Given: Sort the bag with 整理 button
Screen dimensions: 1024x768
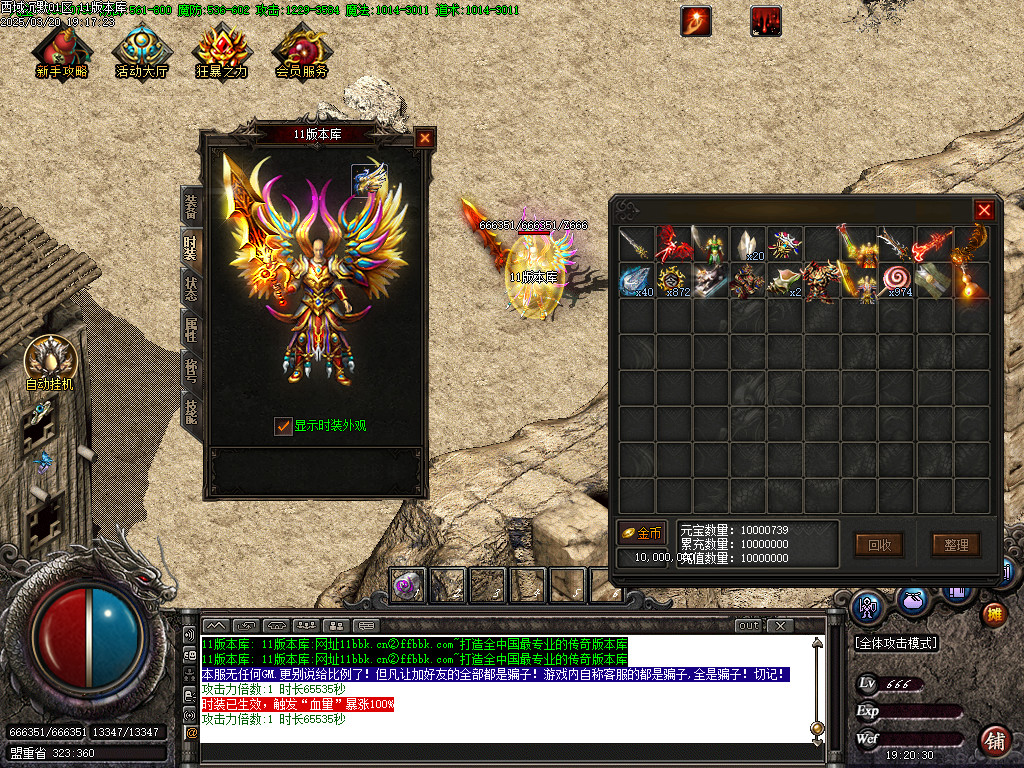Looking at the screenshot, I should click(x=956, y=545).
